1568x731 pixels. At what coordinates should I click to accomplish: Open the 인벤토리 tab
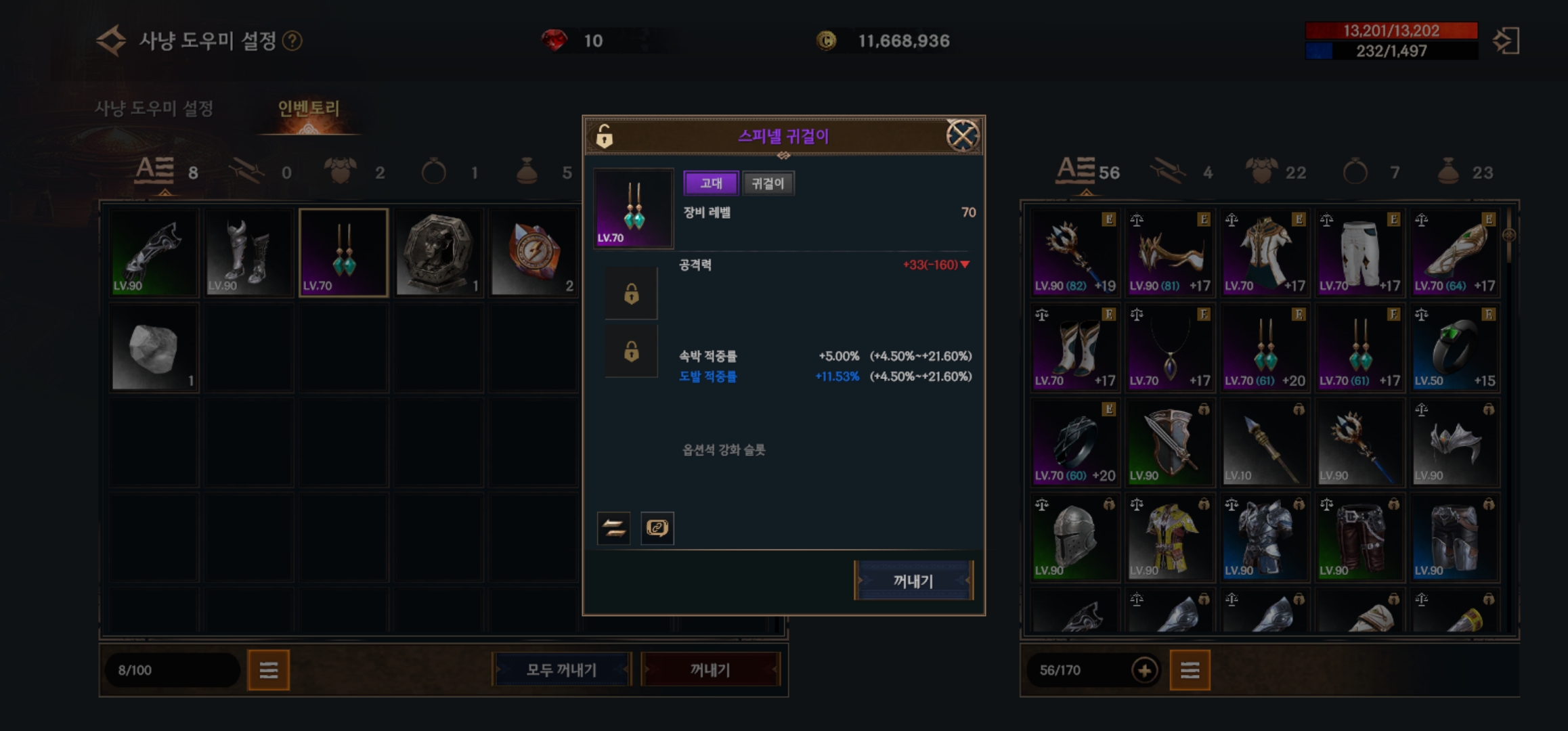[309, 108]
